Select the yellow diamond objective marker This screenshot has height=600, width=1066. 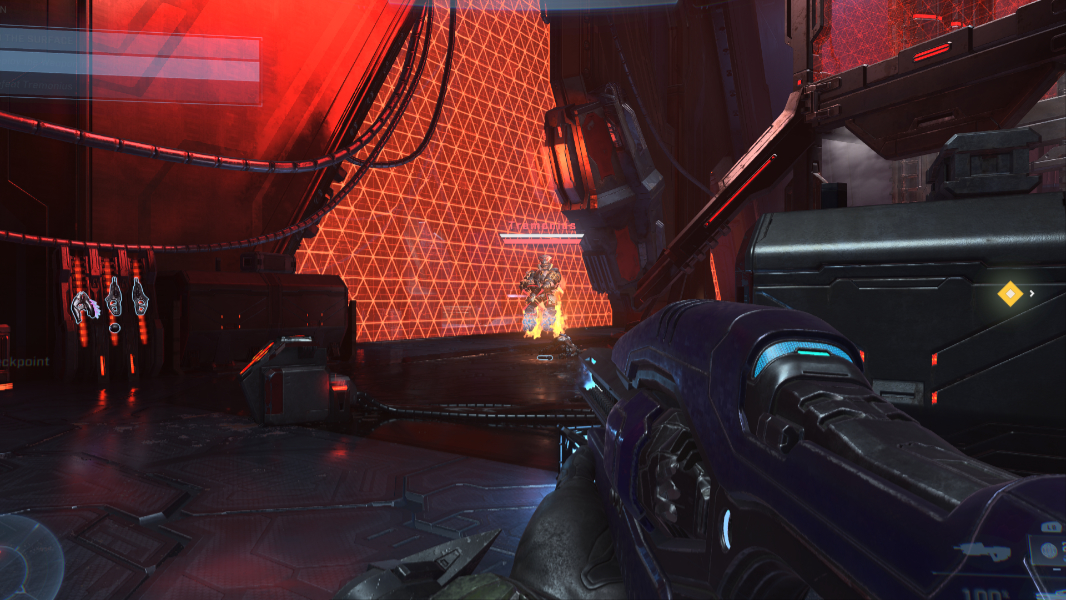pyautogui.click(x=1010, y=293)
